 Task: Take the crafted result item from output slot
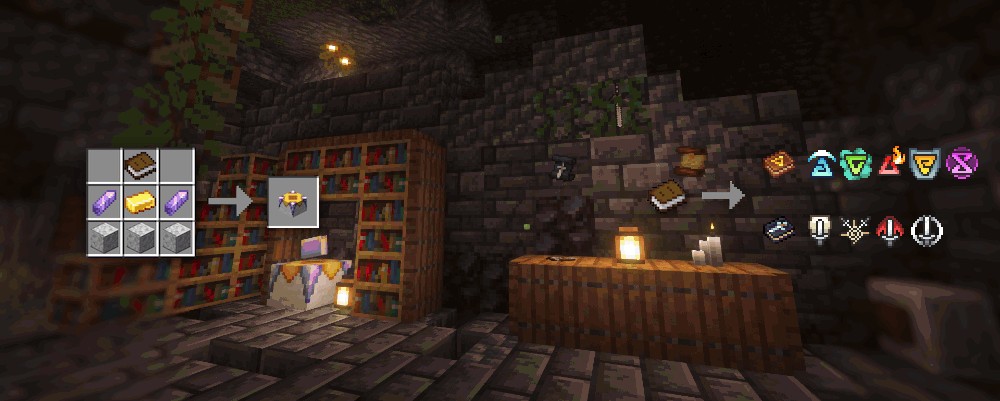click(293, 201)
